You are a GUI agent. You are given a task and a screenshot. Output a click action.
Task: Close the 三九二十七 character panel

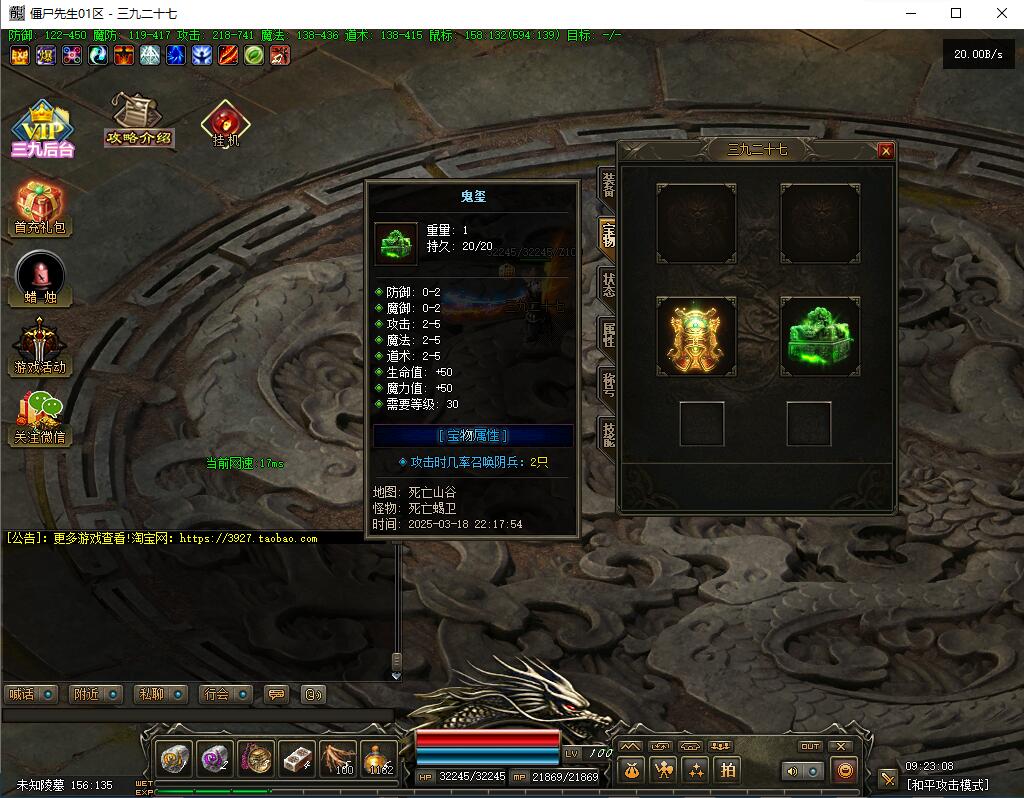[x=885, y=151]
